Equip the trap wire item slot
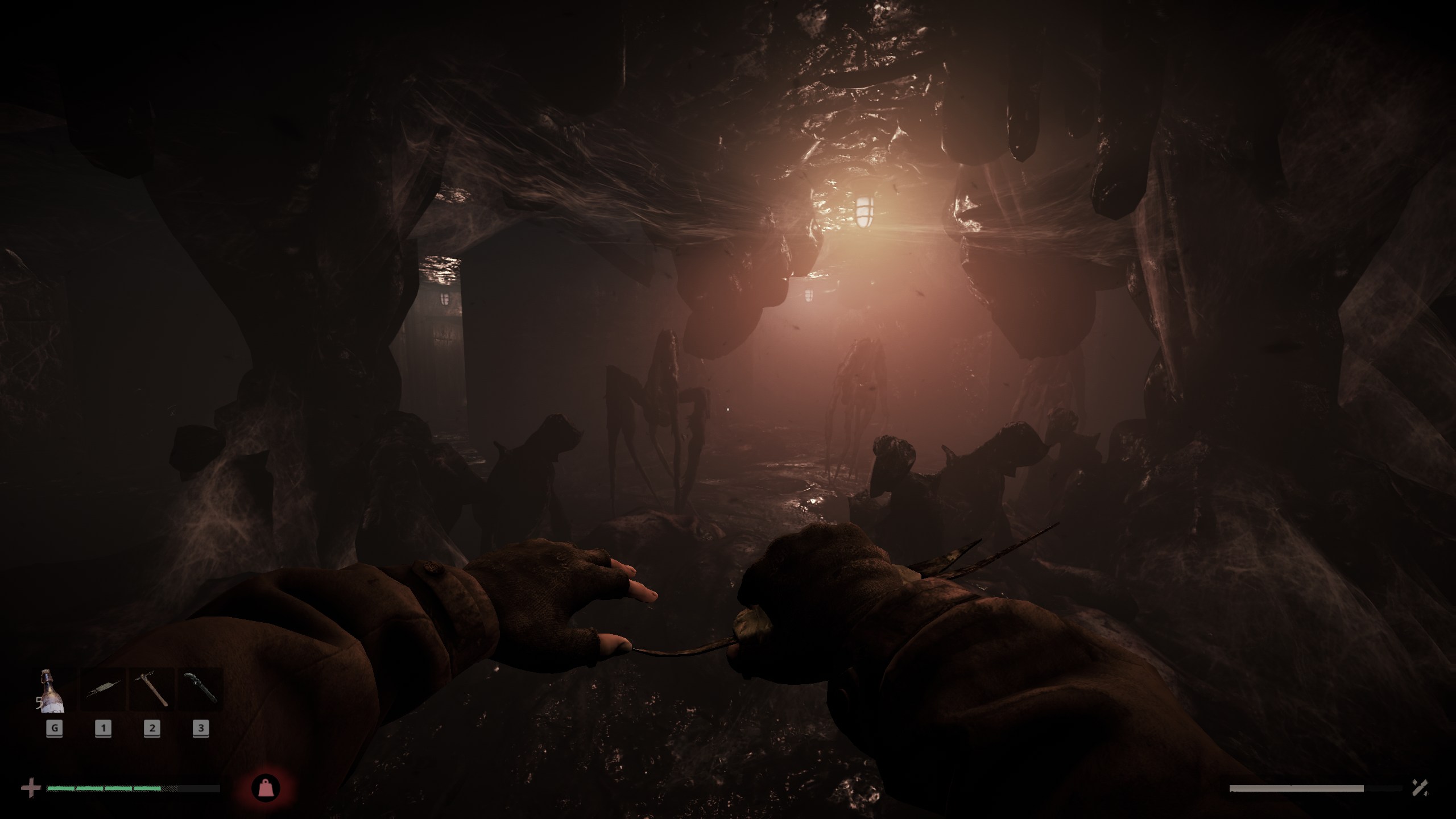 click(x=103, y=691)
